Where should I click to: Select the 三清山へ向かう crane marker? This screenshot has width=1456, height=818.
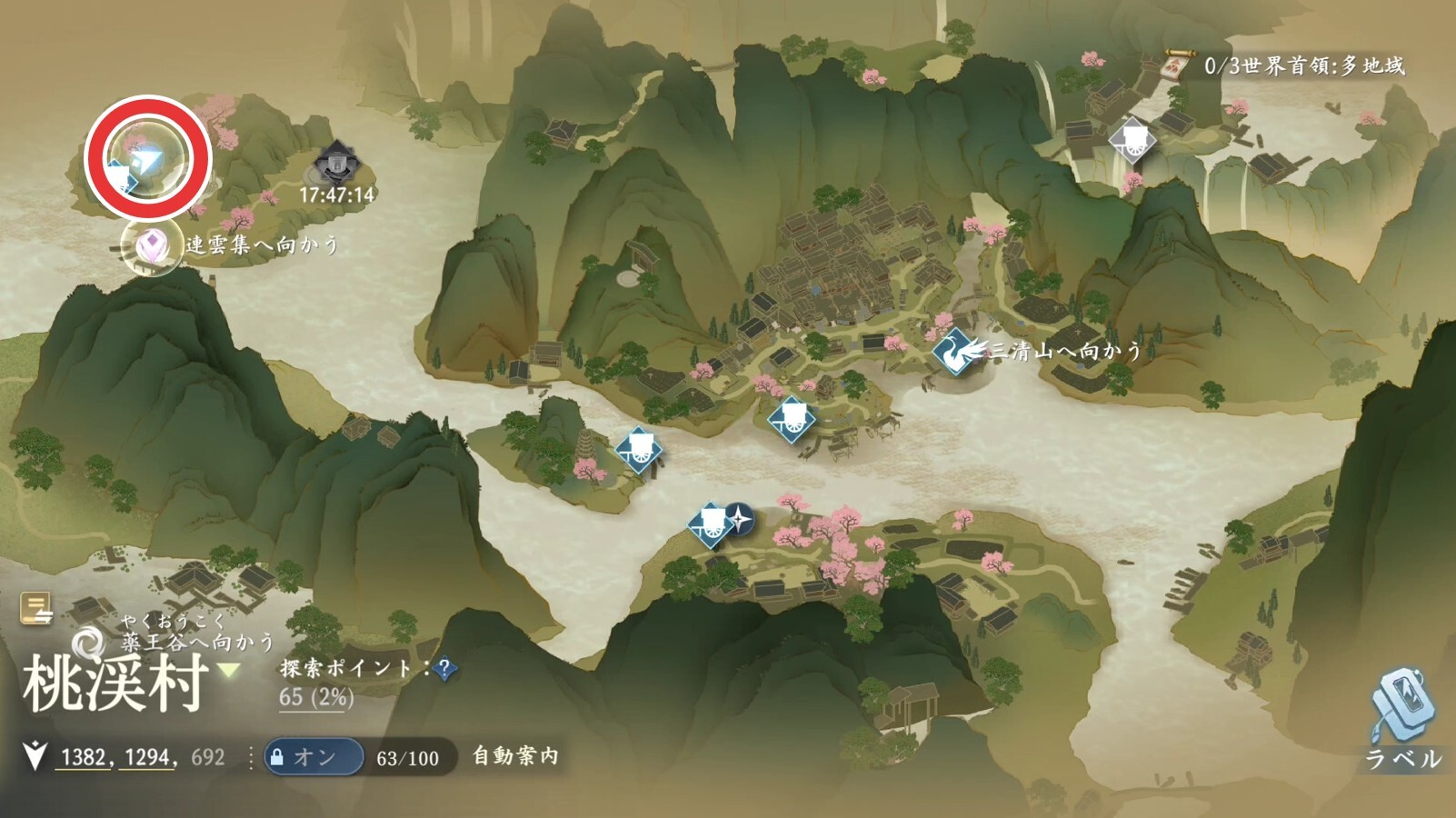(x=952, y=353)
